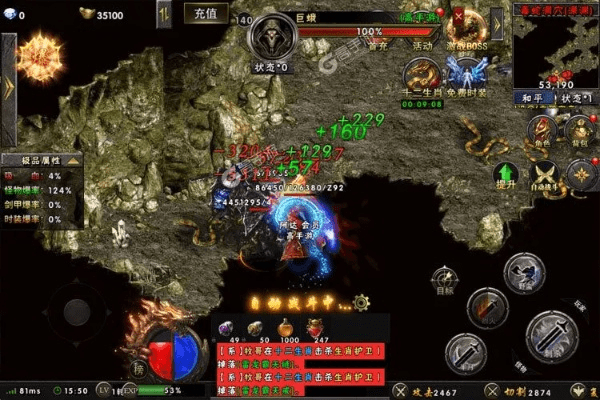Screen dimensions: 600x400
Task: Switch the 和平 attack mode
Action: click(532, 98)
